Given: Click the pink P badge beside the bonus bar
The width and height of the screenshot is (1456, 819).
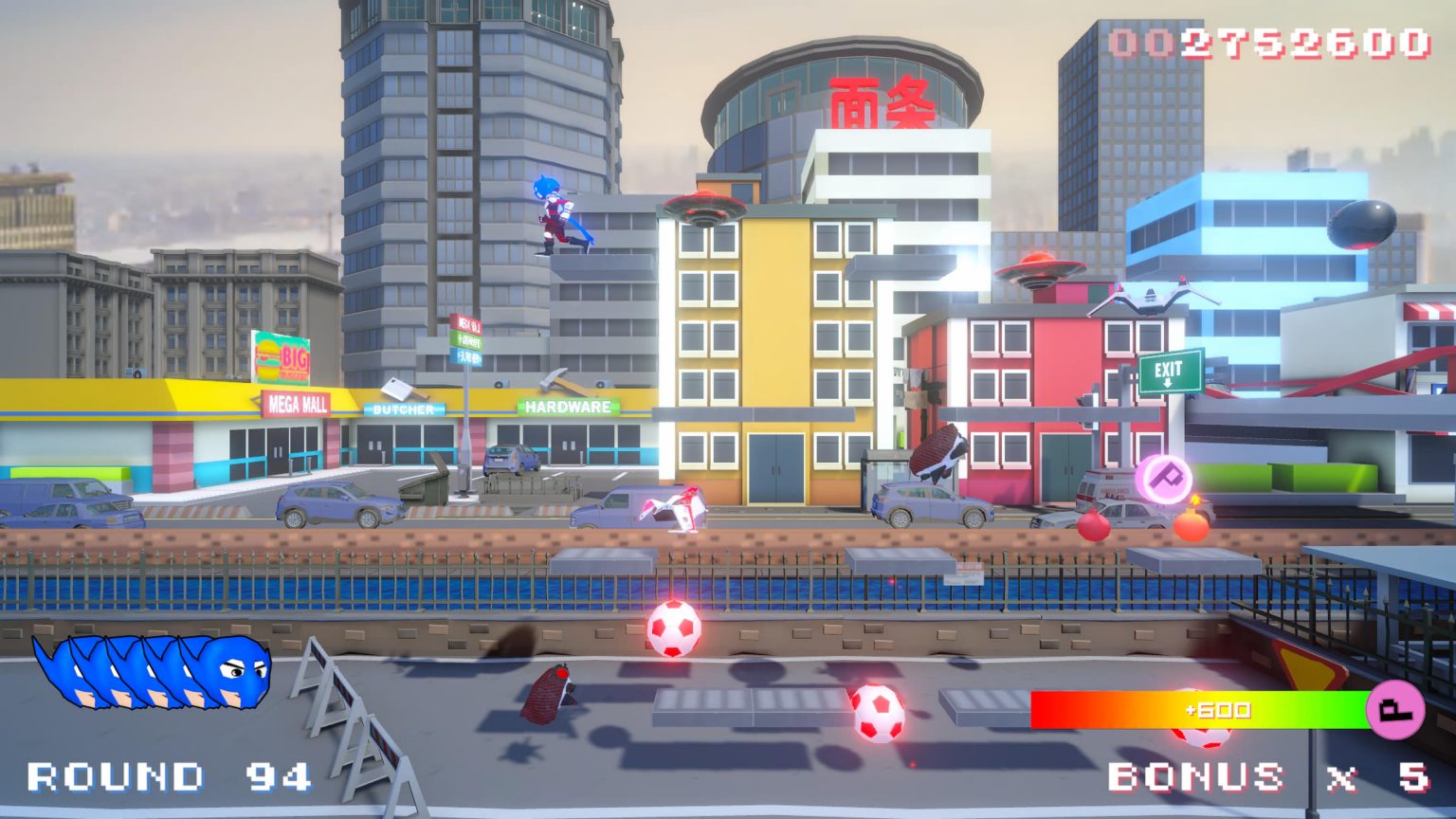Looking at the screenshot, I should pos(1392,709).
